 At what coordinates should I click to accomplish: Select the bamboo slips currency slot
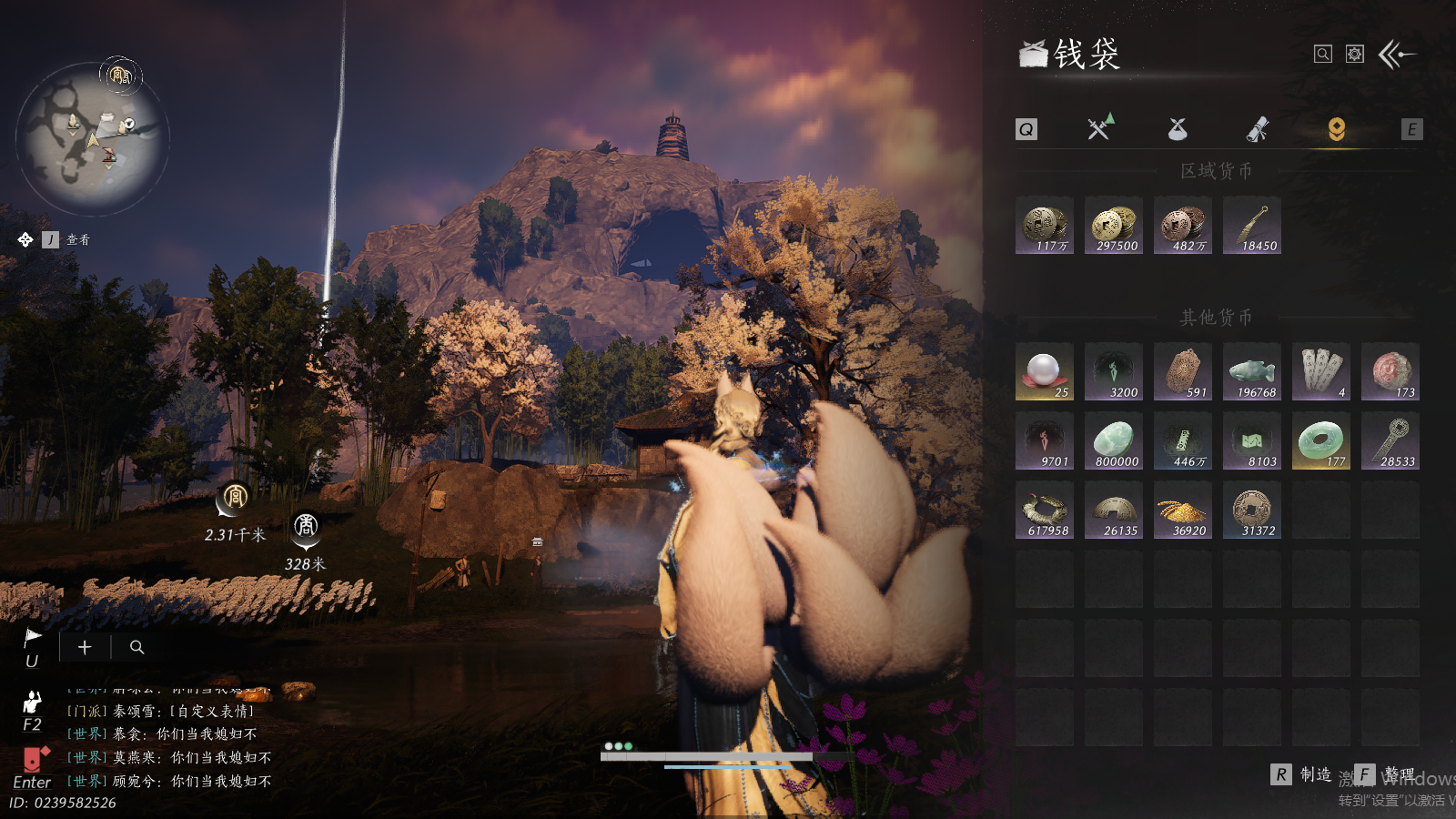(1321, 371)
